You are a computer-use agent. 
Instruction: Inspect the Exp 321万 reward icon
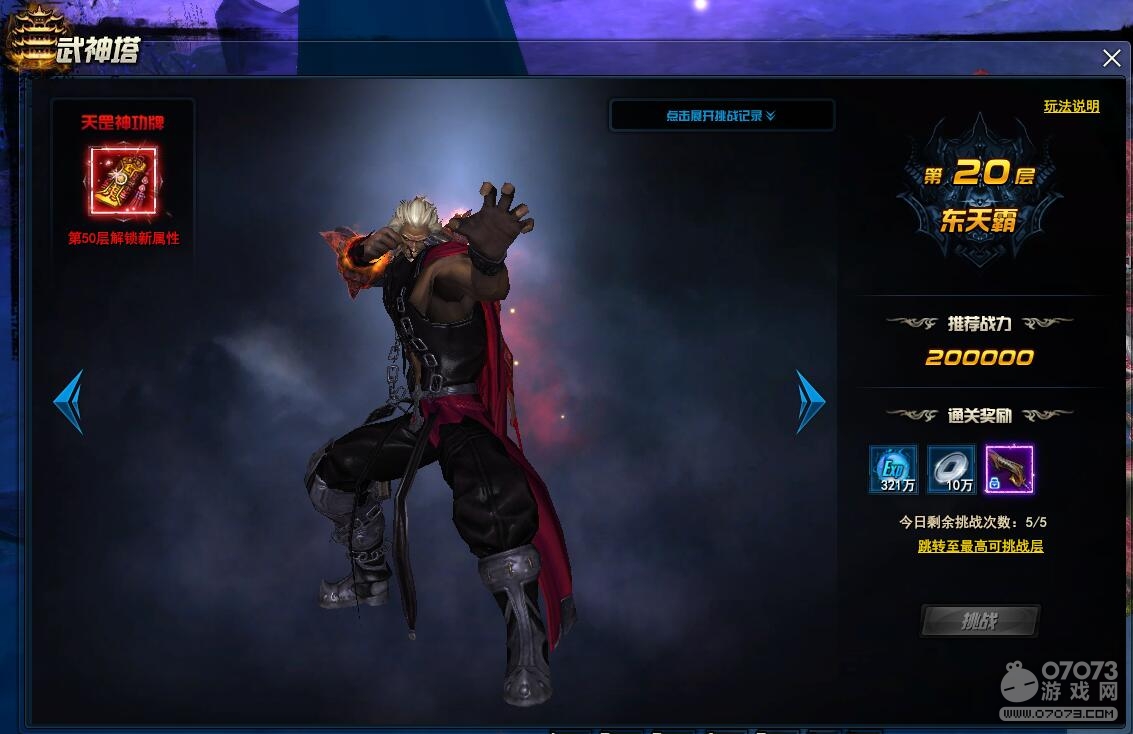coord(893,470)
